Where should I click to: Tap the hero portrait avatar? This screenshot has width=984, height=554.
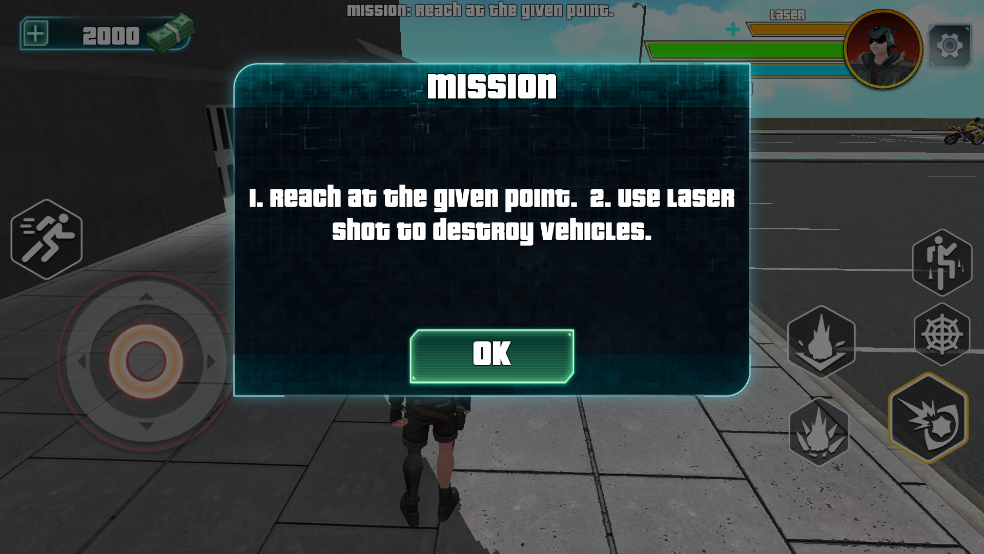click(882, 48)
